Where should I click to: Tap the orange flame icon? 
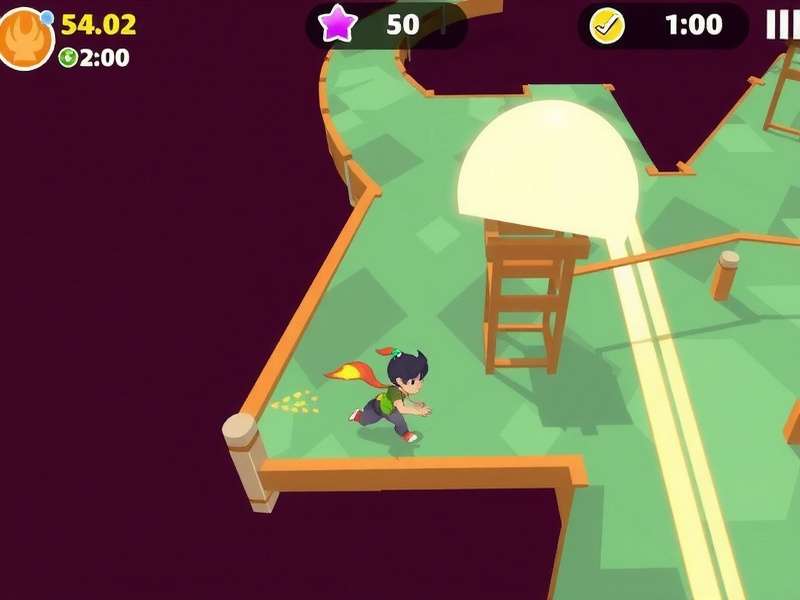24,39
